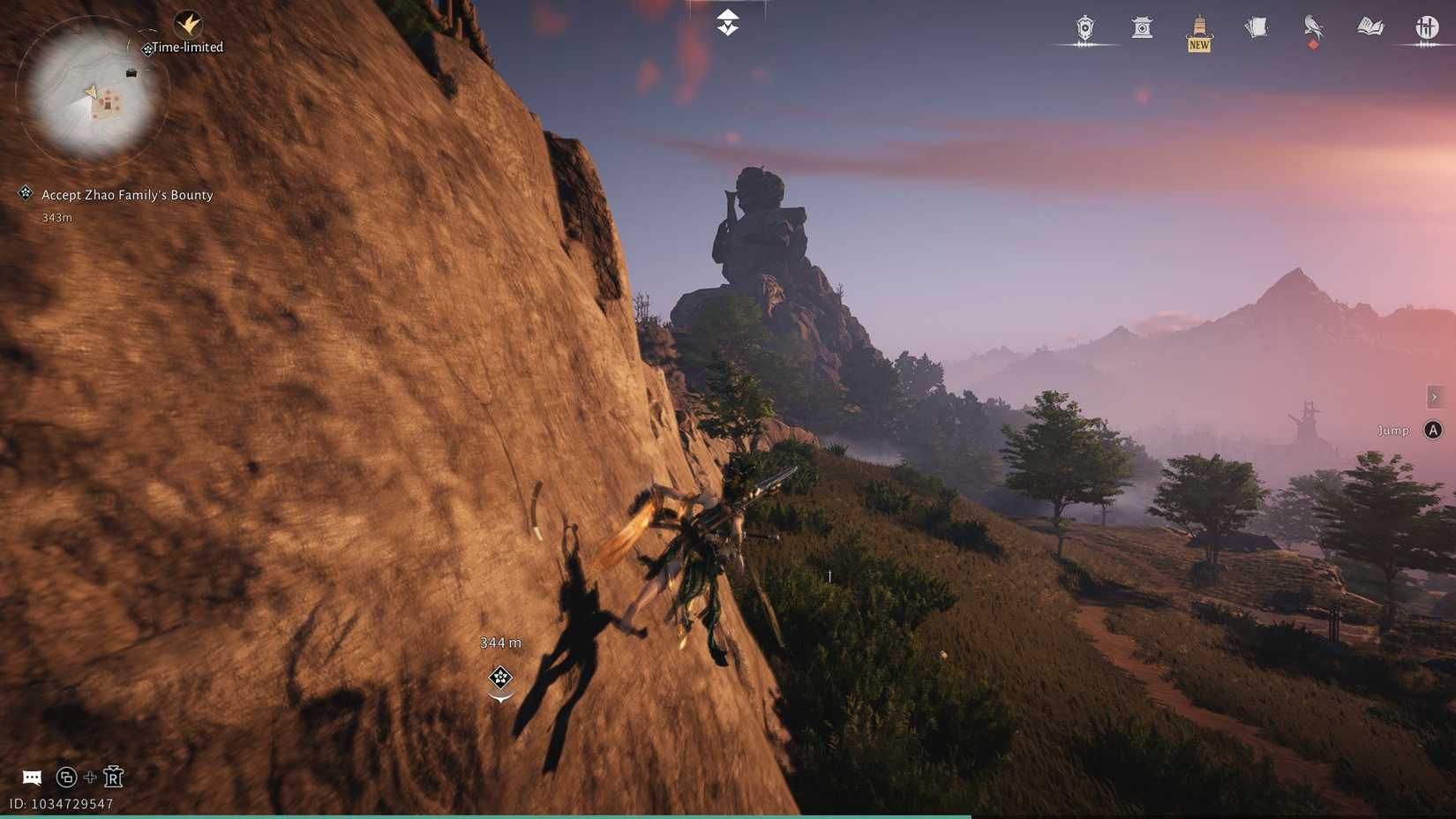Click the Time-limited event label

click(186, 48)
